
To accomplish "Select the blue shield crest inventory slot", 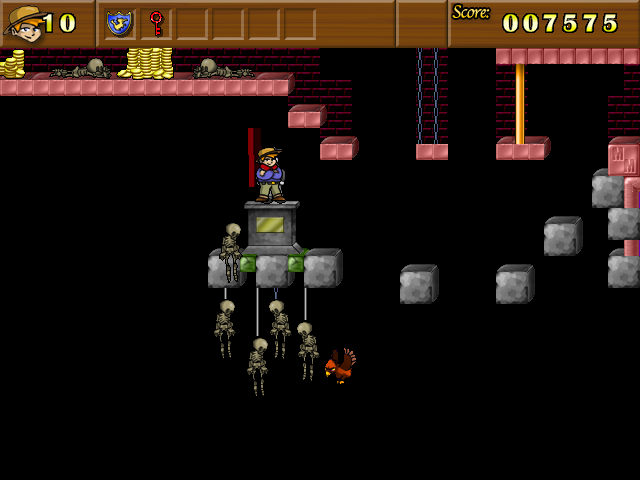I will click(x=119, y=23).
